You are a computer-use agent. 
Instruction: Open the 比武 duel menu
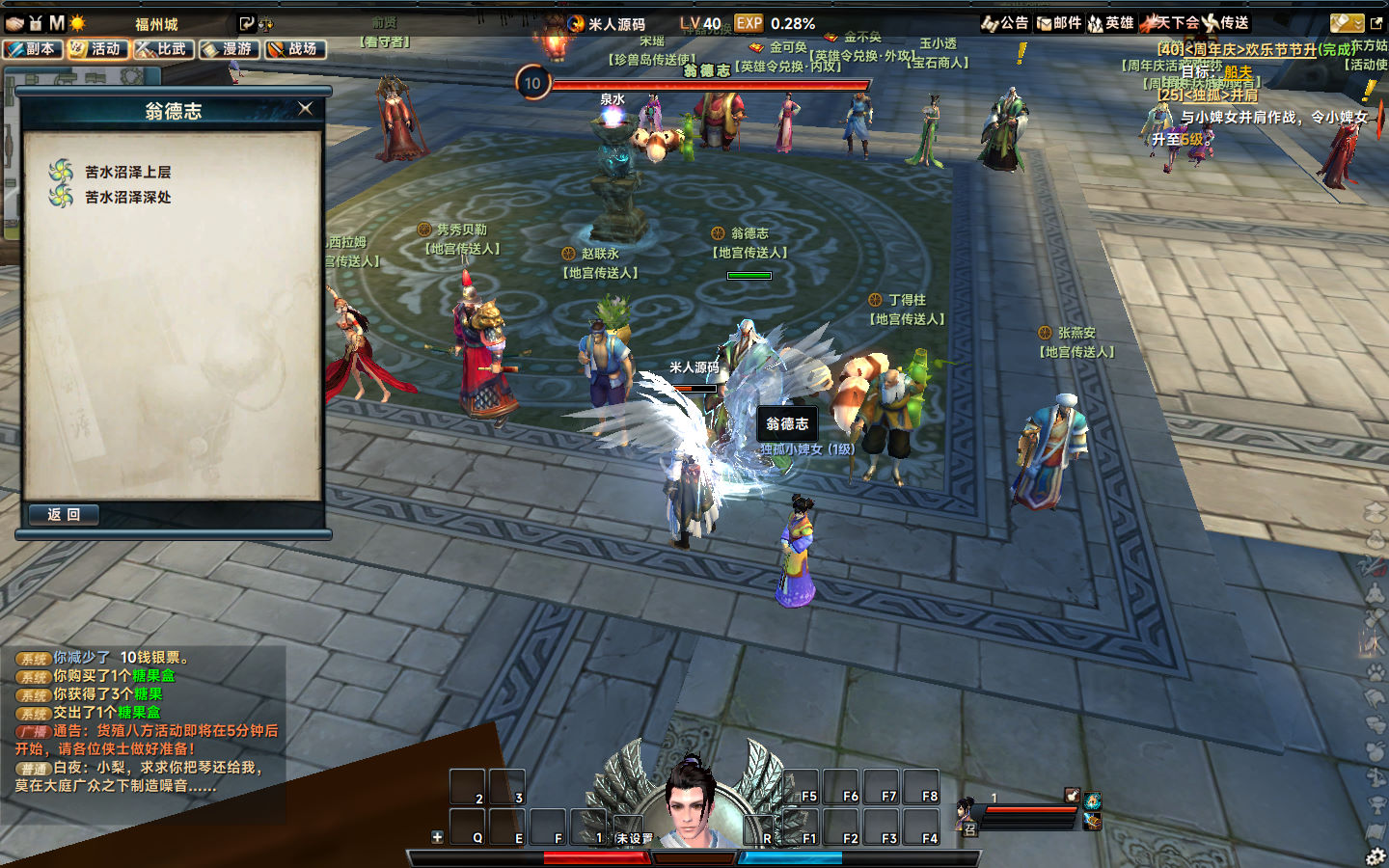click(164, 49)
